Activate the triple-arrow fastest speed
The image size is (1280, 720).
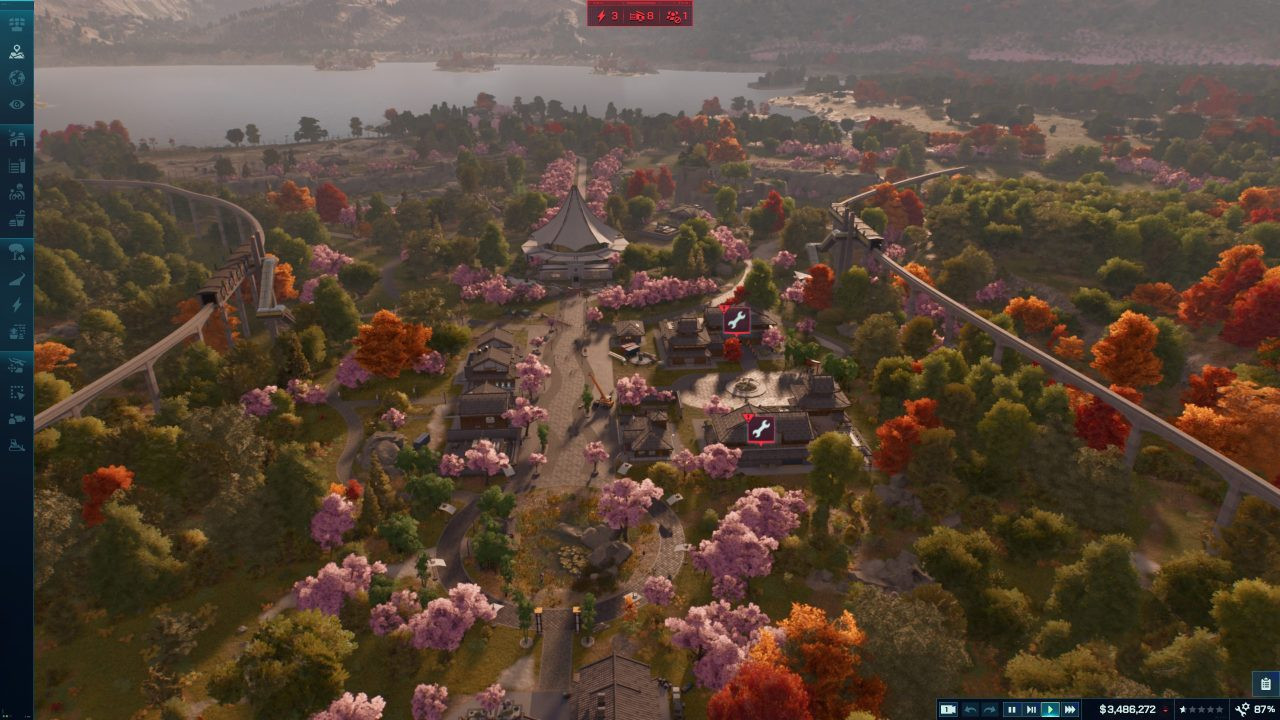coord(1070,709)
